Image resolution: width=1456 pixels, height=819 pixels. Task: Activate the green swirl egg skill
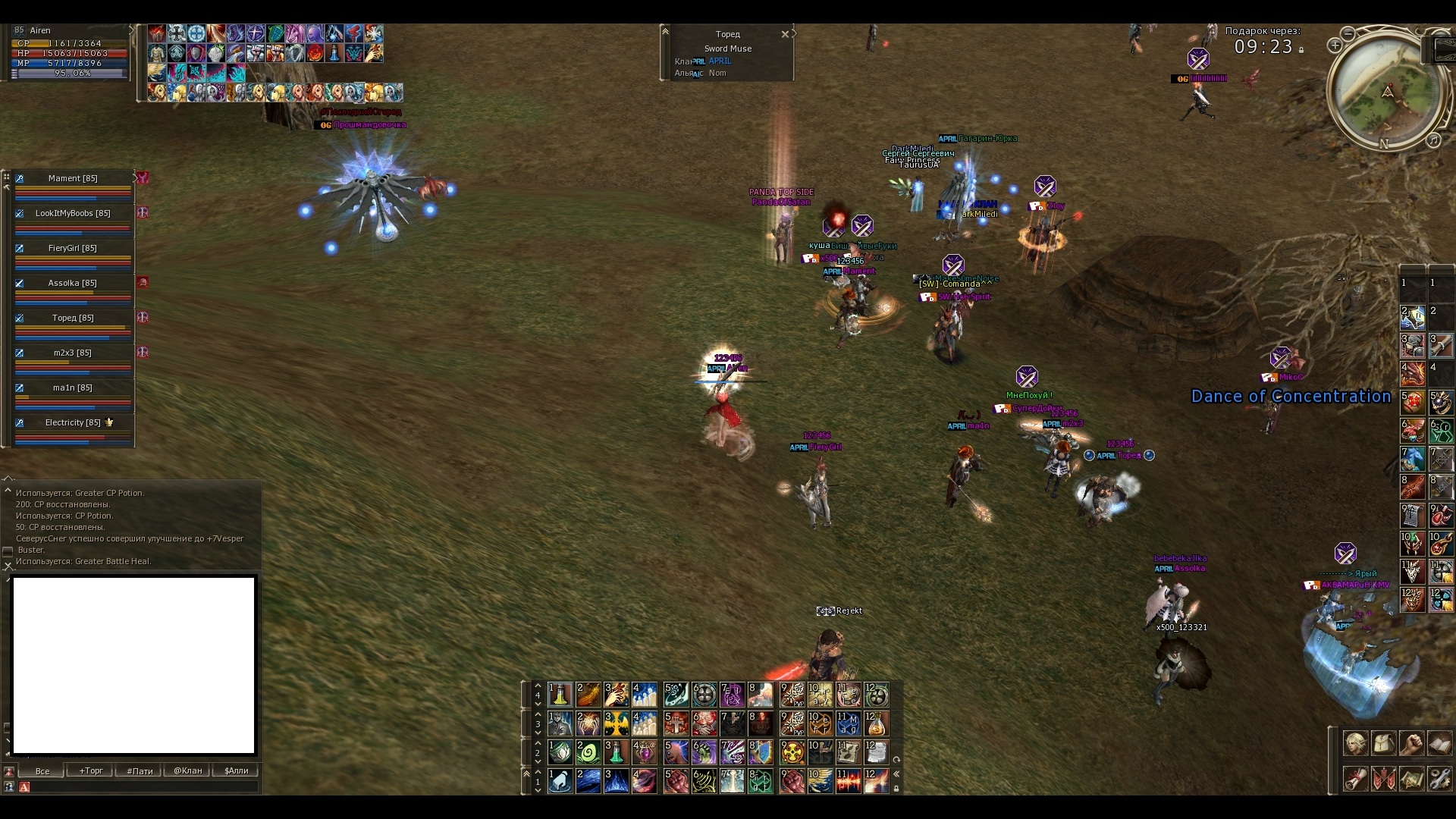(588, 752)
